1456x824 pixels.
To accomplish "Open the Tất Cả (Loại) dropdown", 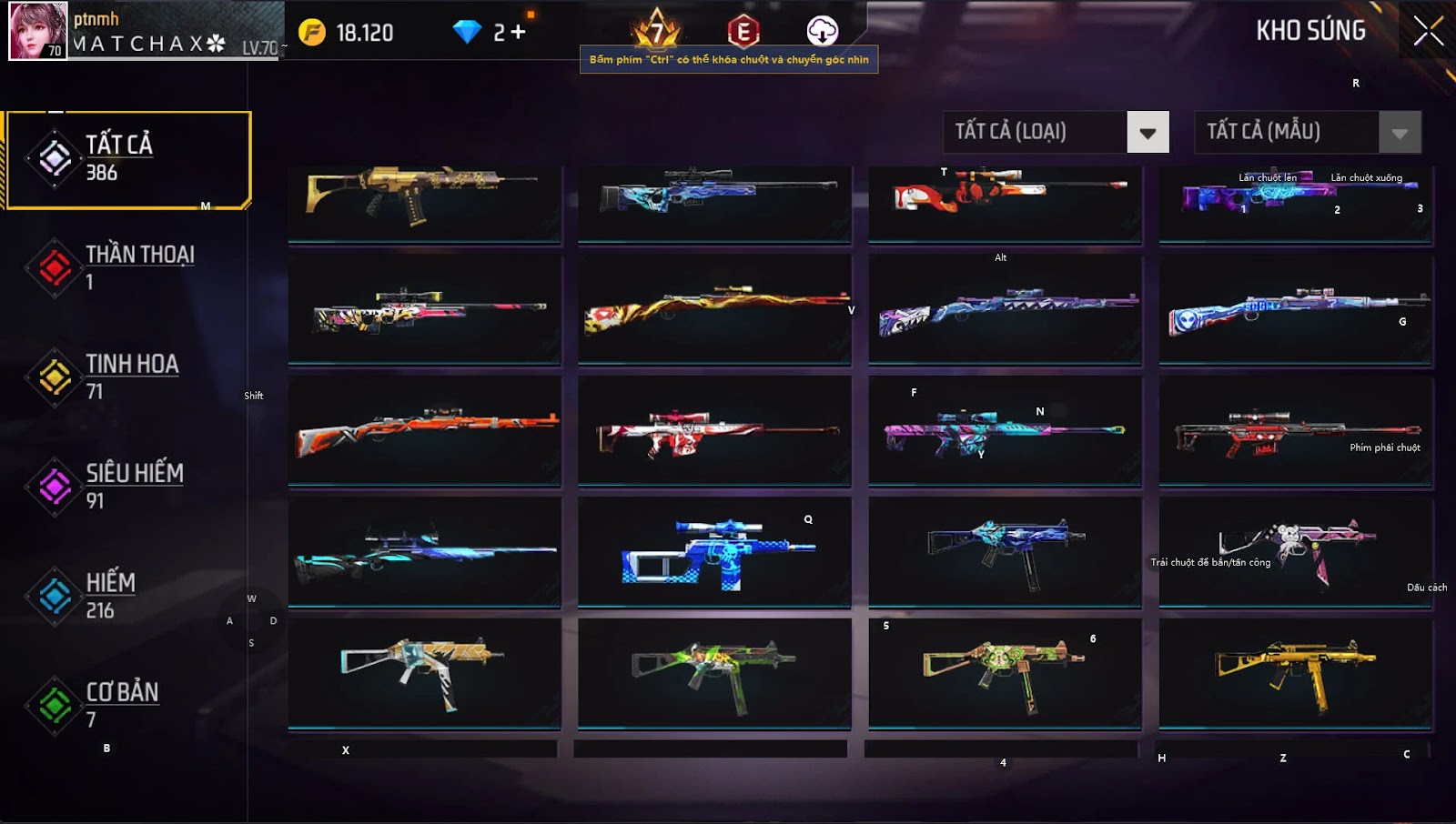I will click(x=1147, y=133).
